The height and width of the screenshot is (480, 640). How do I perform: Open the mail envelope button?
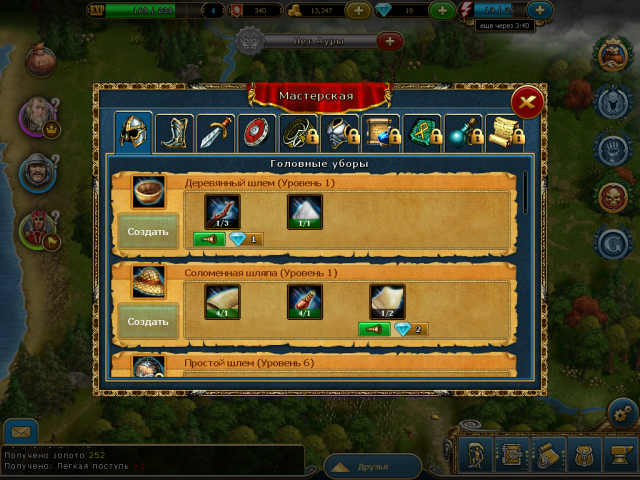(x=21, y=432)
